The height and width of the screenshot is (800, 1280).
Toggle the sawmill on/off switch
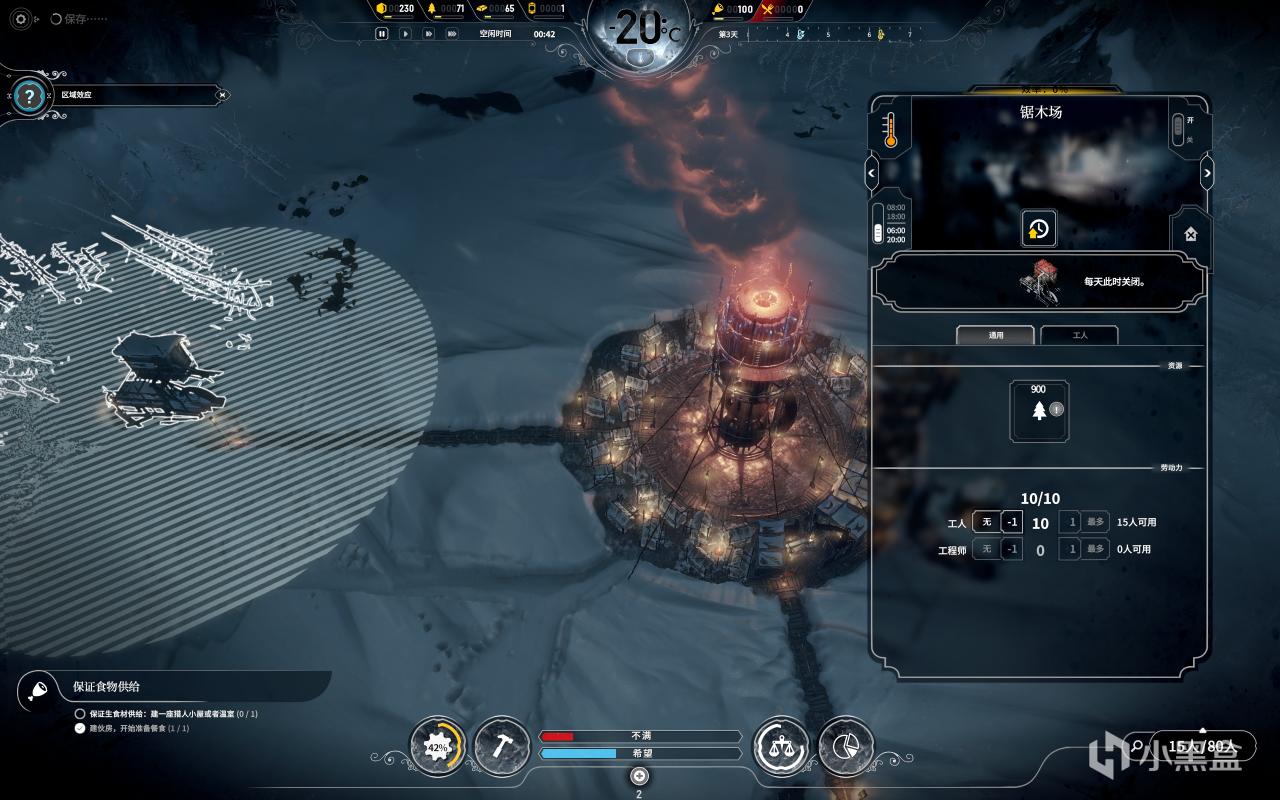click(x=1178, y=128)
